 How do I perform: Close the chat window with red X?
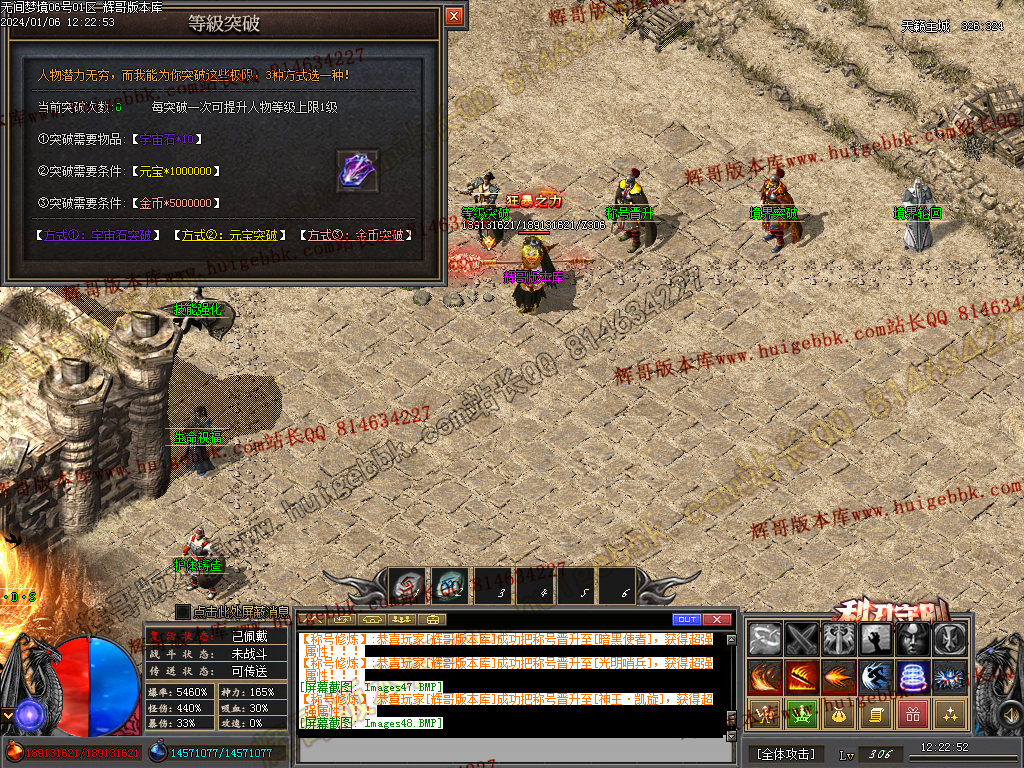click(x=716, y=619)
